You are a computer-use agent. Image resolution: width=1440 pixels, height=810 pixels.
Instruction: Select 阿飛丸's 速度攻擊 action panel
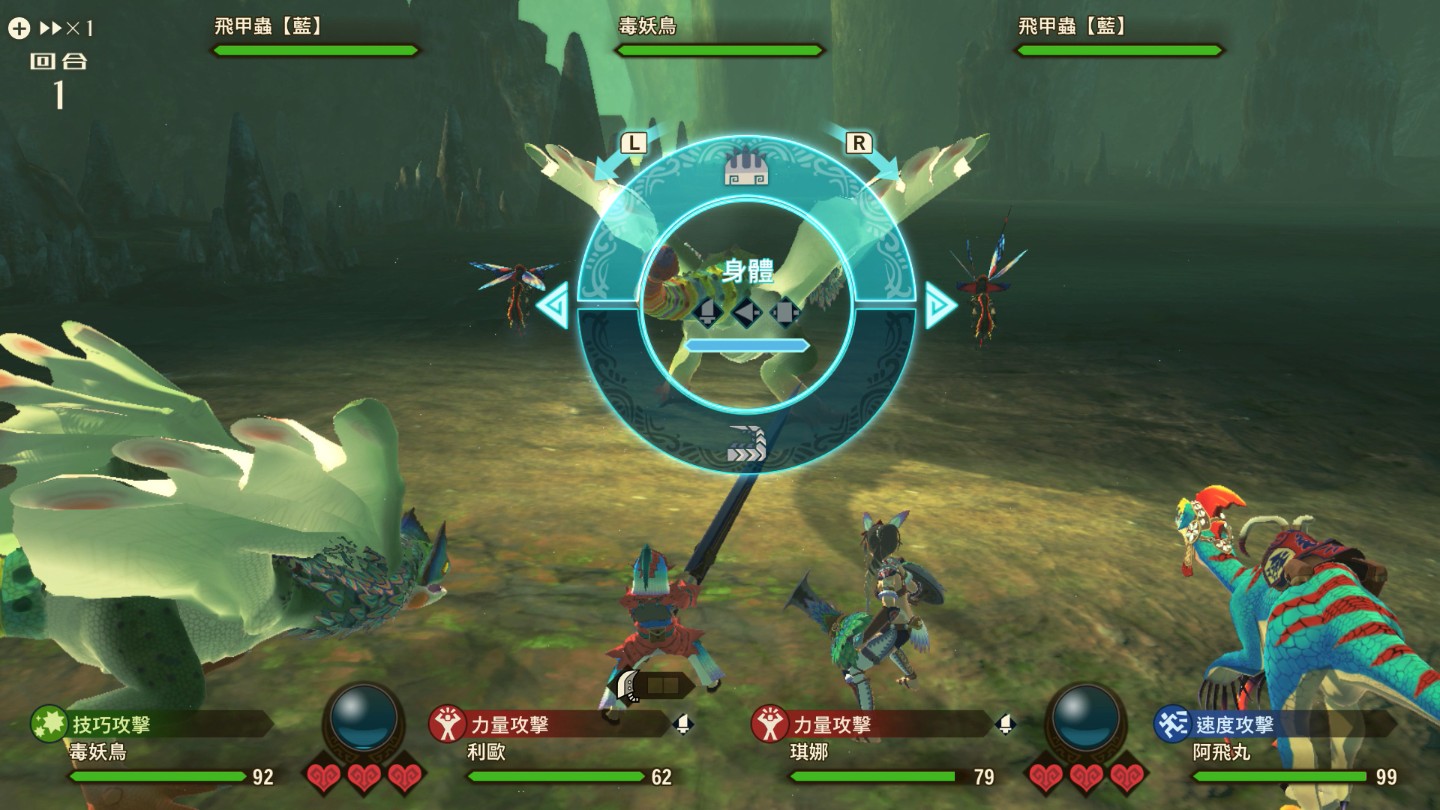(x=1275, y=724)
